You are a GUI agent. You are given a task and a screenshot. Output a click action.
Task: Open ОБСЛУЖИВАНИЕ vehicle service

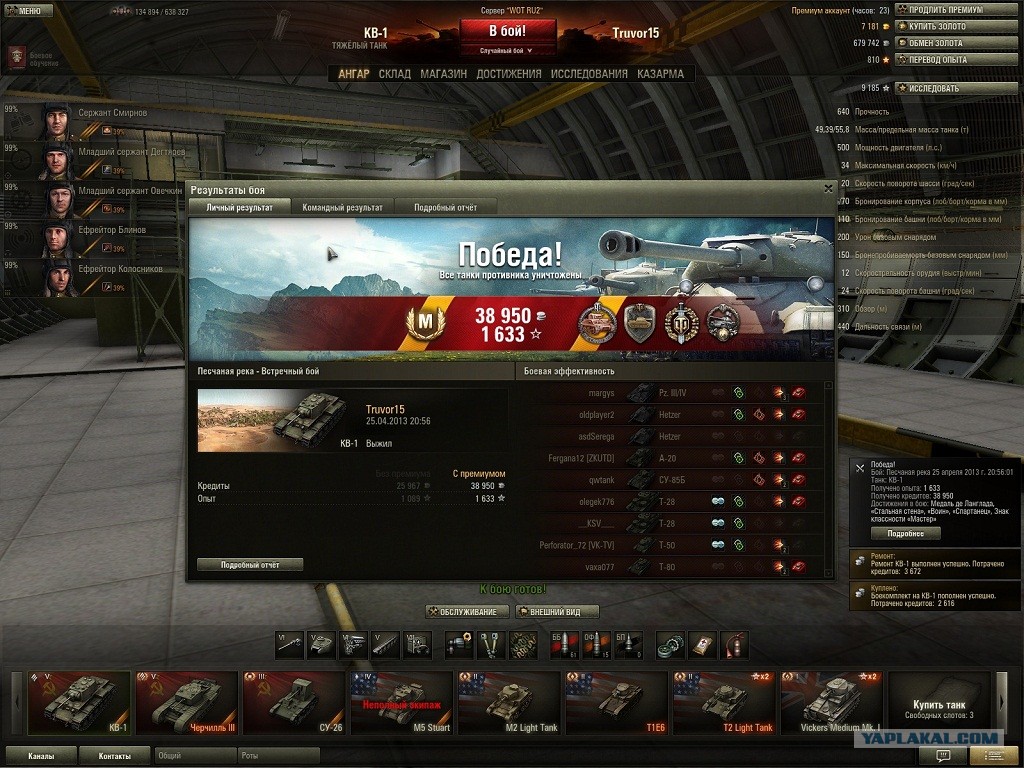[x=467, y=612]
